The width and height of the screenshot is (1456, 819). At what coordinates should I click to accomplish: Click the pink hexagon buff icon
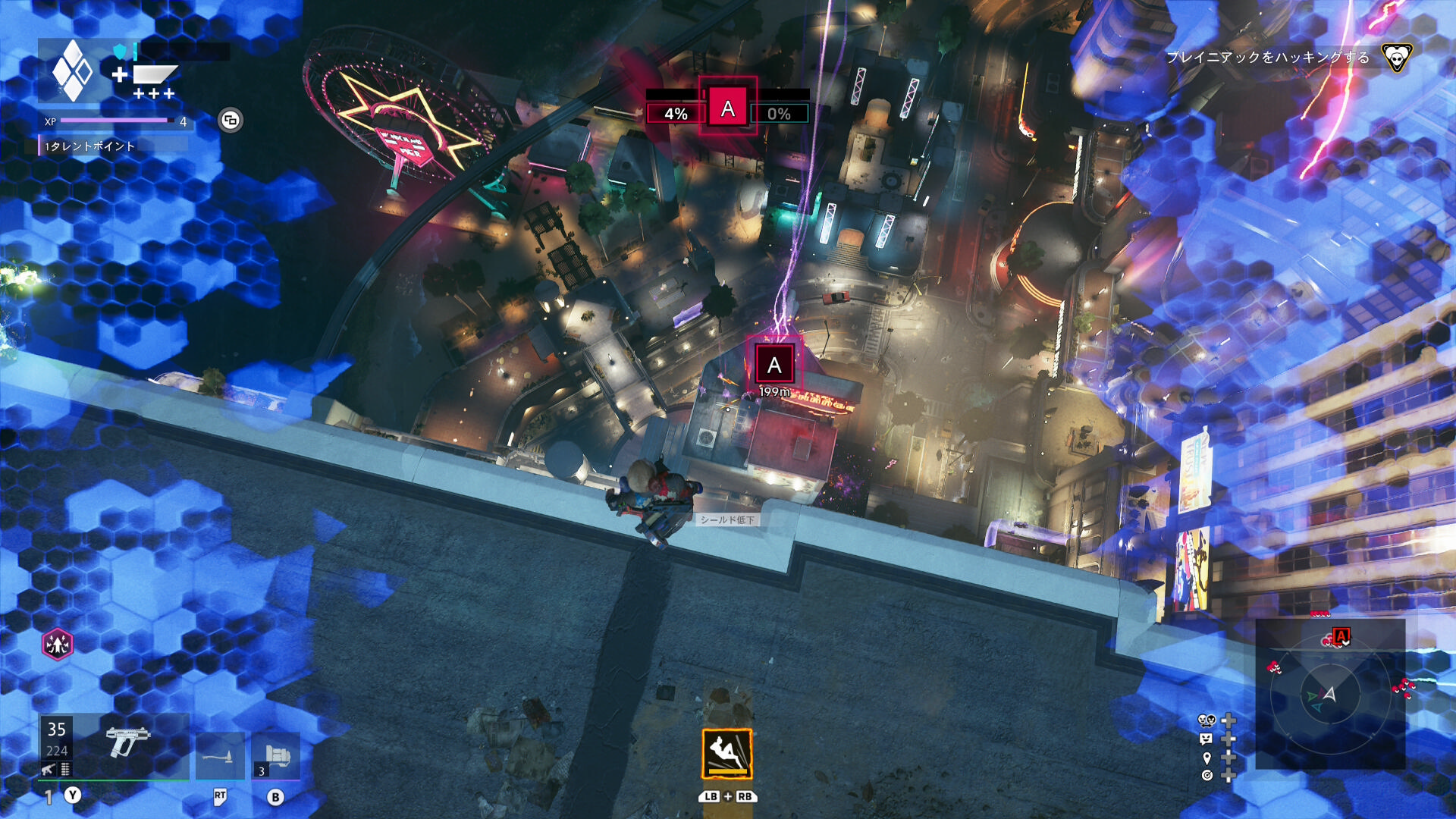(58, 645)
